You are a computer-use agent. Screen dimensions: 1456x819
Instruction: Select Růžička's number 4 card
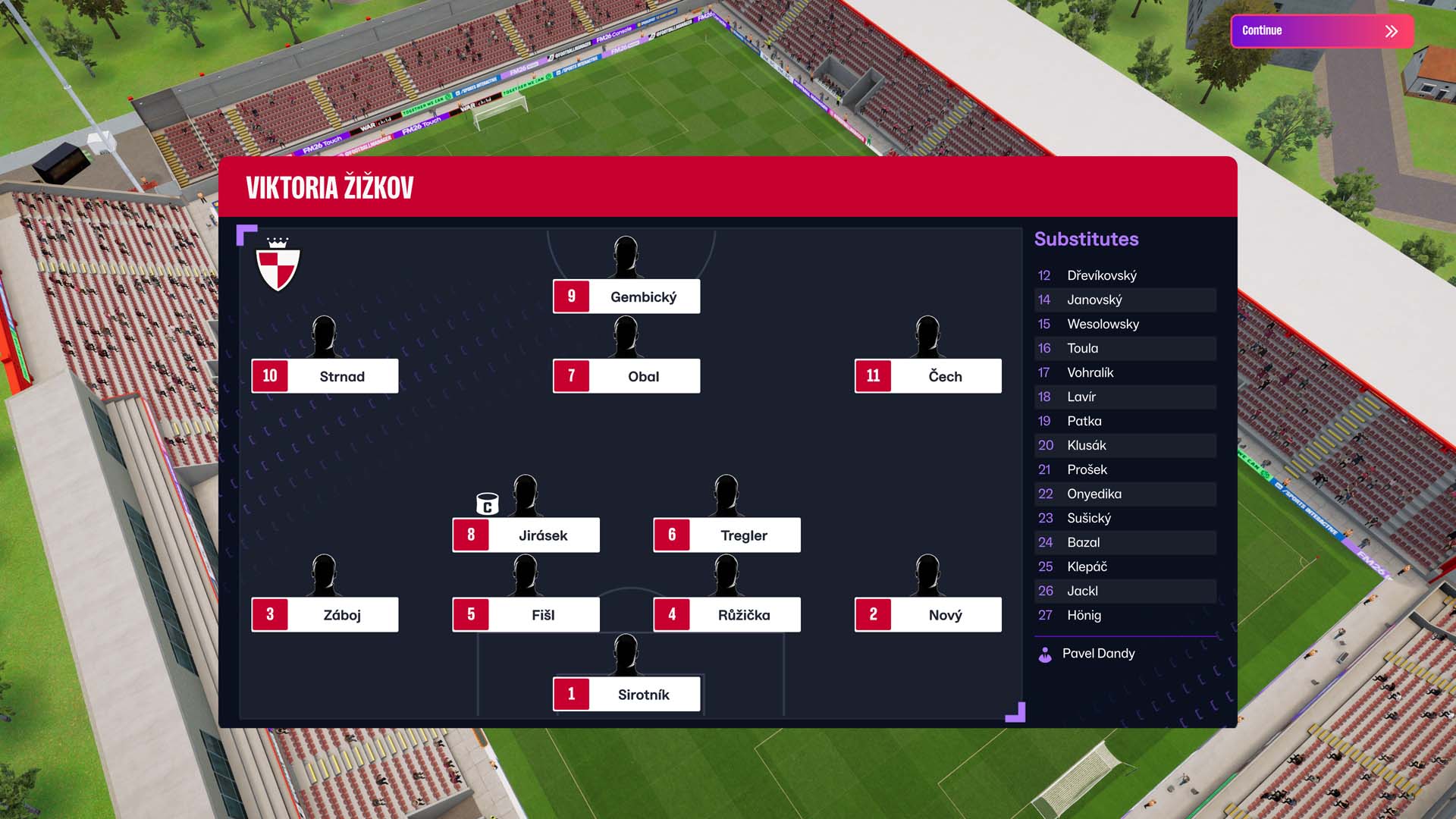[726, 614]
